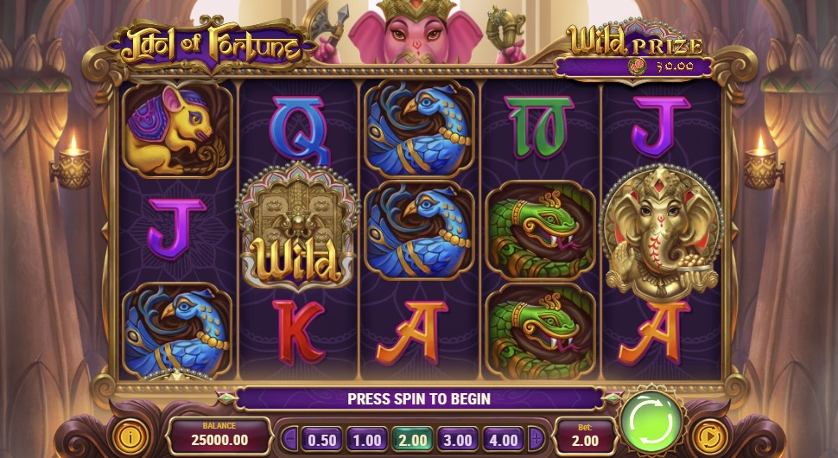The height and width of the screenshot is (458, 838).
Task: Start autoplay with the gold play button
Action: (x=709, y=436)
